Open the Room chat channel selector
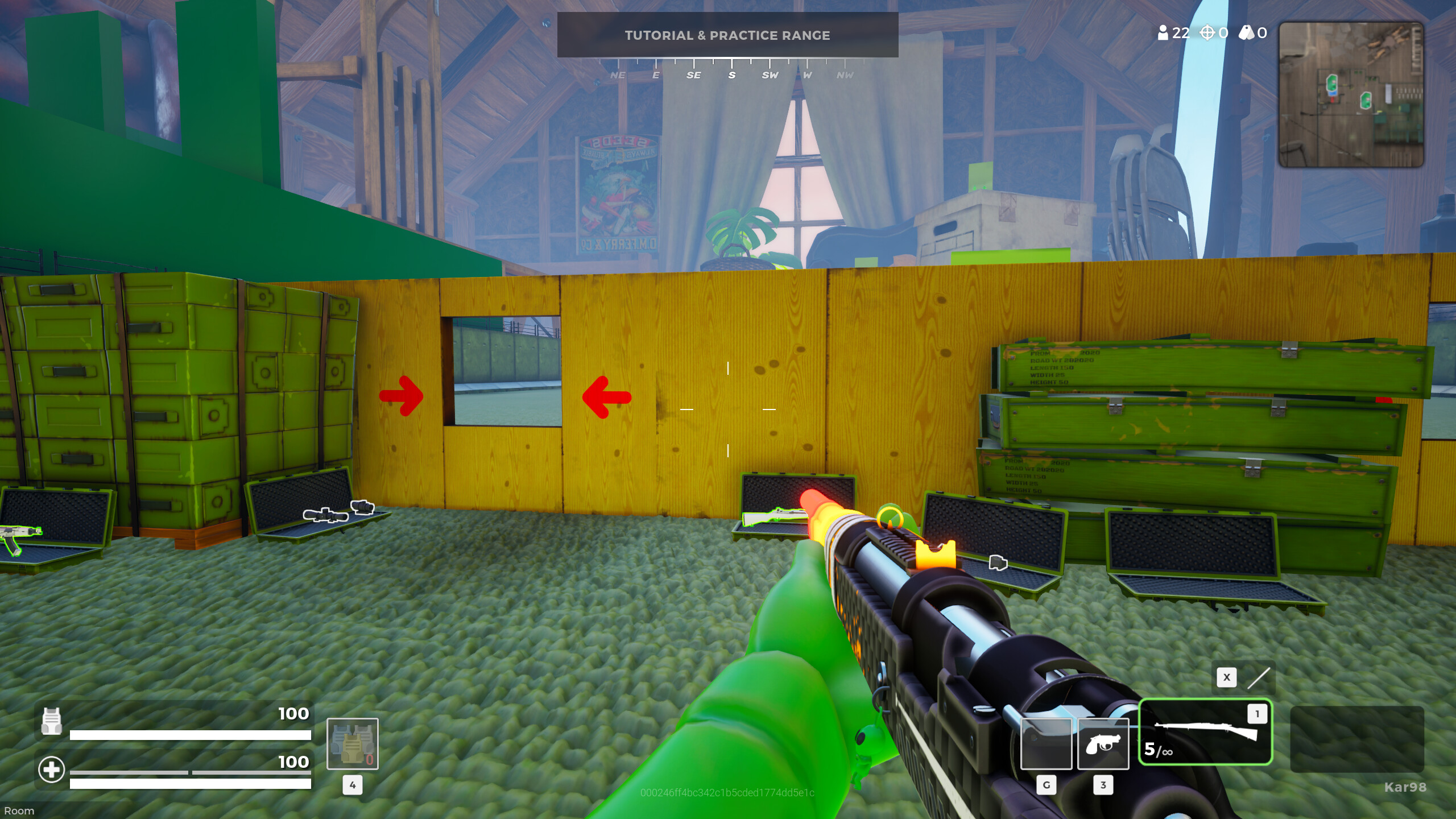This screenshot has height=819, width=1456. tap(19, 810)
